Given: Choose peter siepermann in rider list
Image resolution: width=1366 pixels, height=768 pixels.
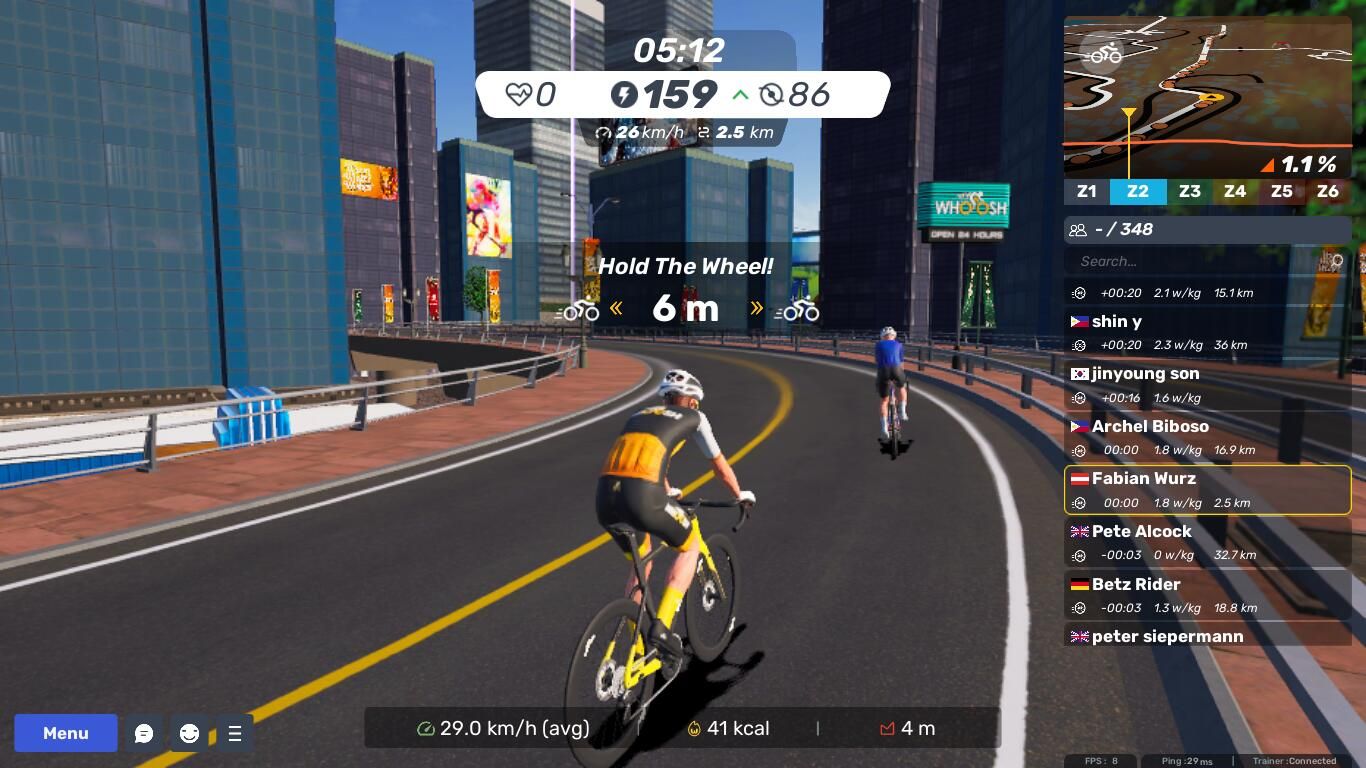Looking at the screenshot, I should click(1207, 636).
